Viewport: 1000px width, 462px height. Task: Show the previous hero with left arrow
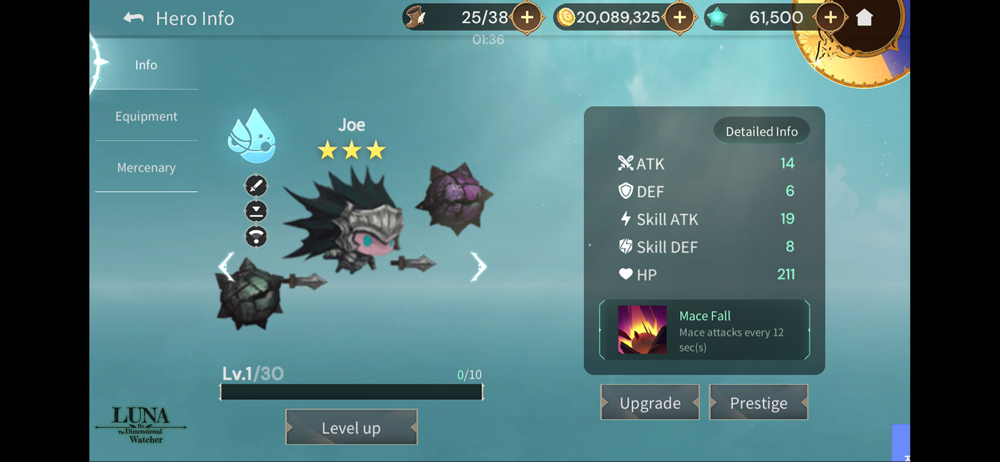click(227, 266)
